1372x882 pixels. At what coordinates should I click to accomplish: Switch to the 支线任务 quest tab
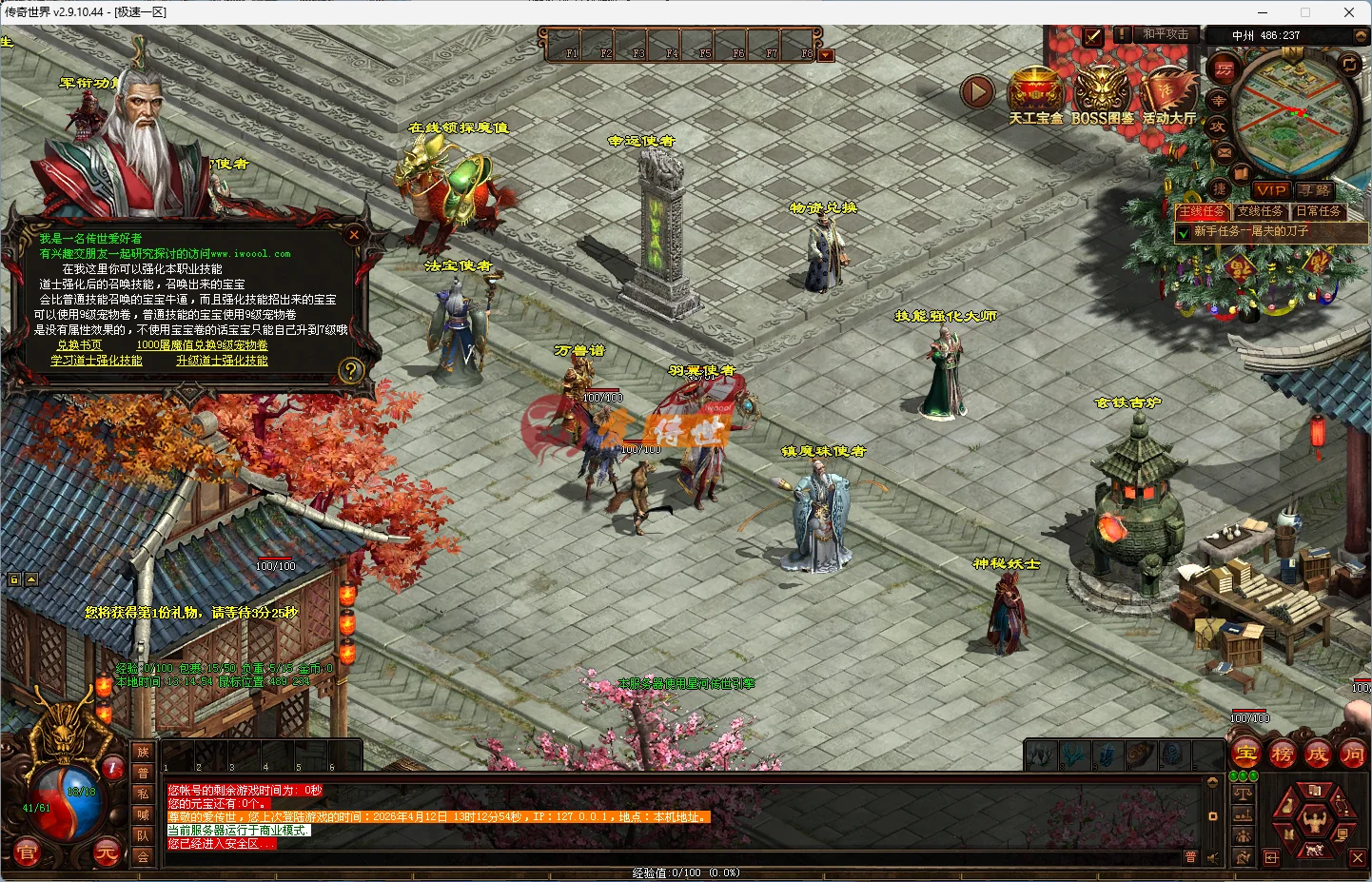pos(1260,211)
